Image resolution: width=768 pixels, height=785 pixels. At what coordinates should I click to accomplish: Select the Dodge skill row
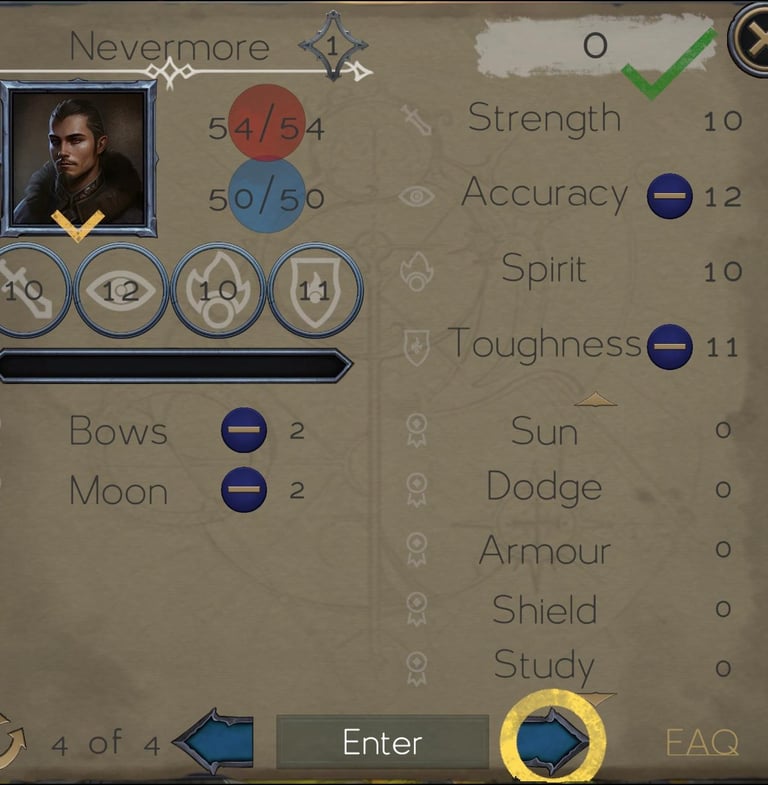[544, 488]
